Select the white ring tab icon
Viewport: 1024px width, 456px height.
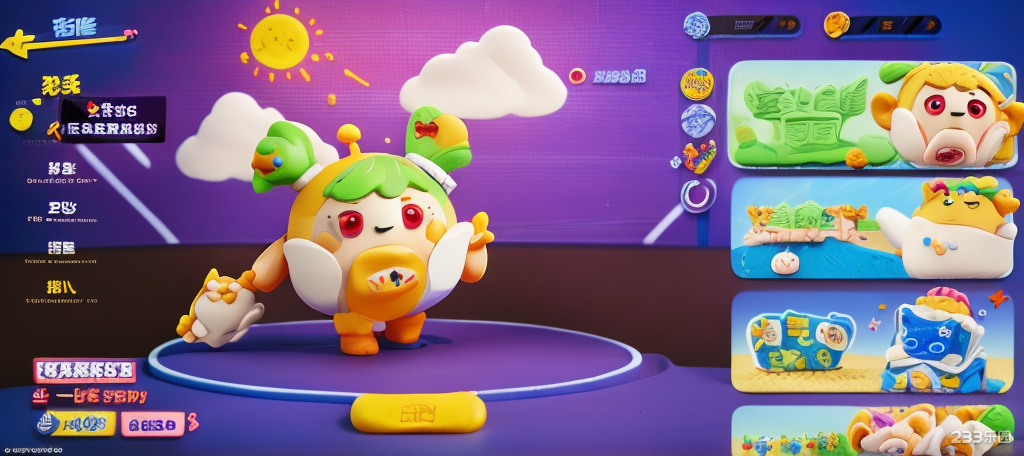tap(697, 193)
